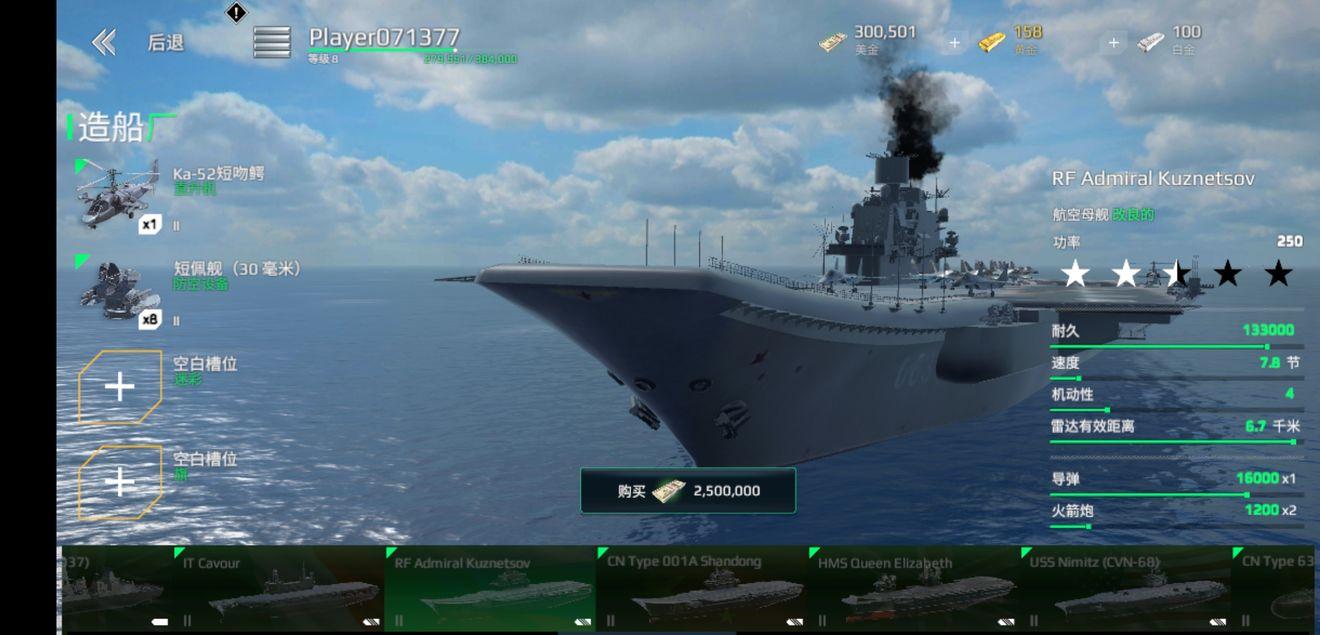
Task: Open the hamburger main menu
Action: click(271, 42)
